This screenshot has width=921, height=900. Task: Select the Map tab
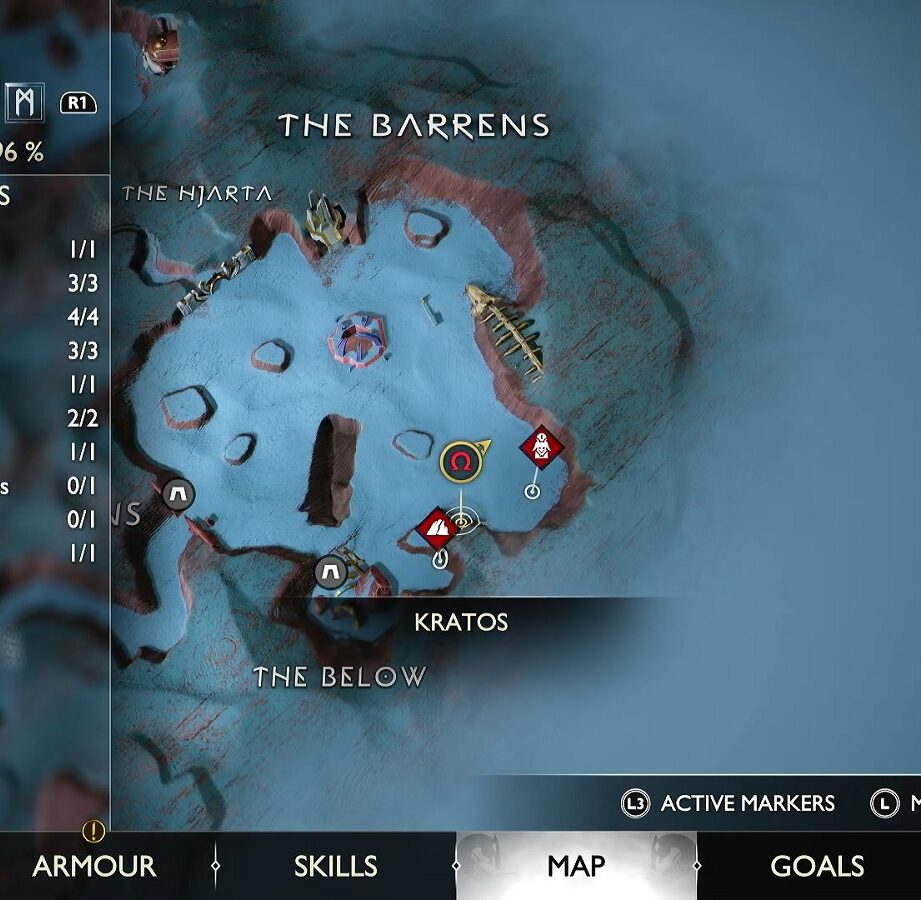576,866
